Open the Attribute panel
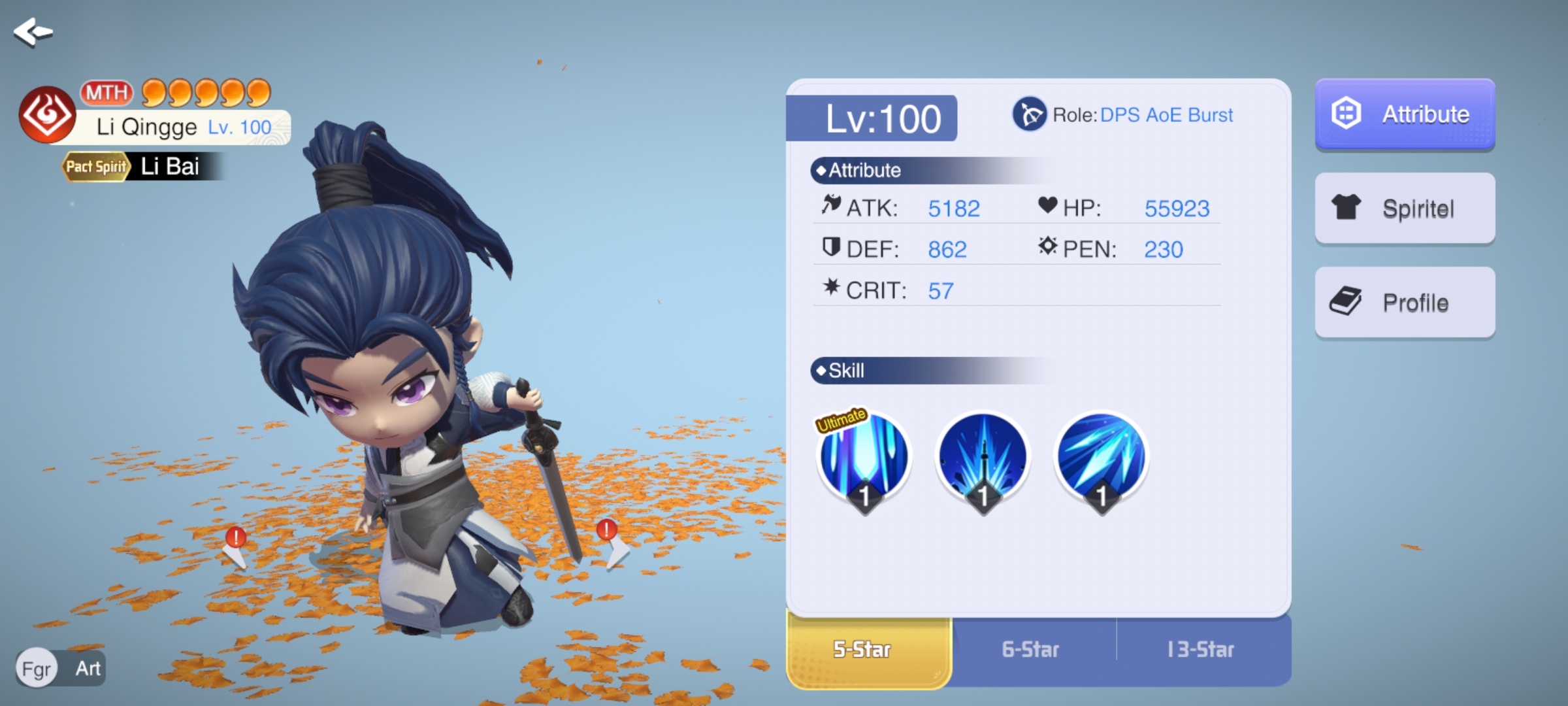This screenshot has height=706, width=1568. coord(1405,114)
